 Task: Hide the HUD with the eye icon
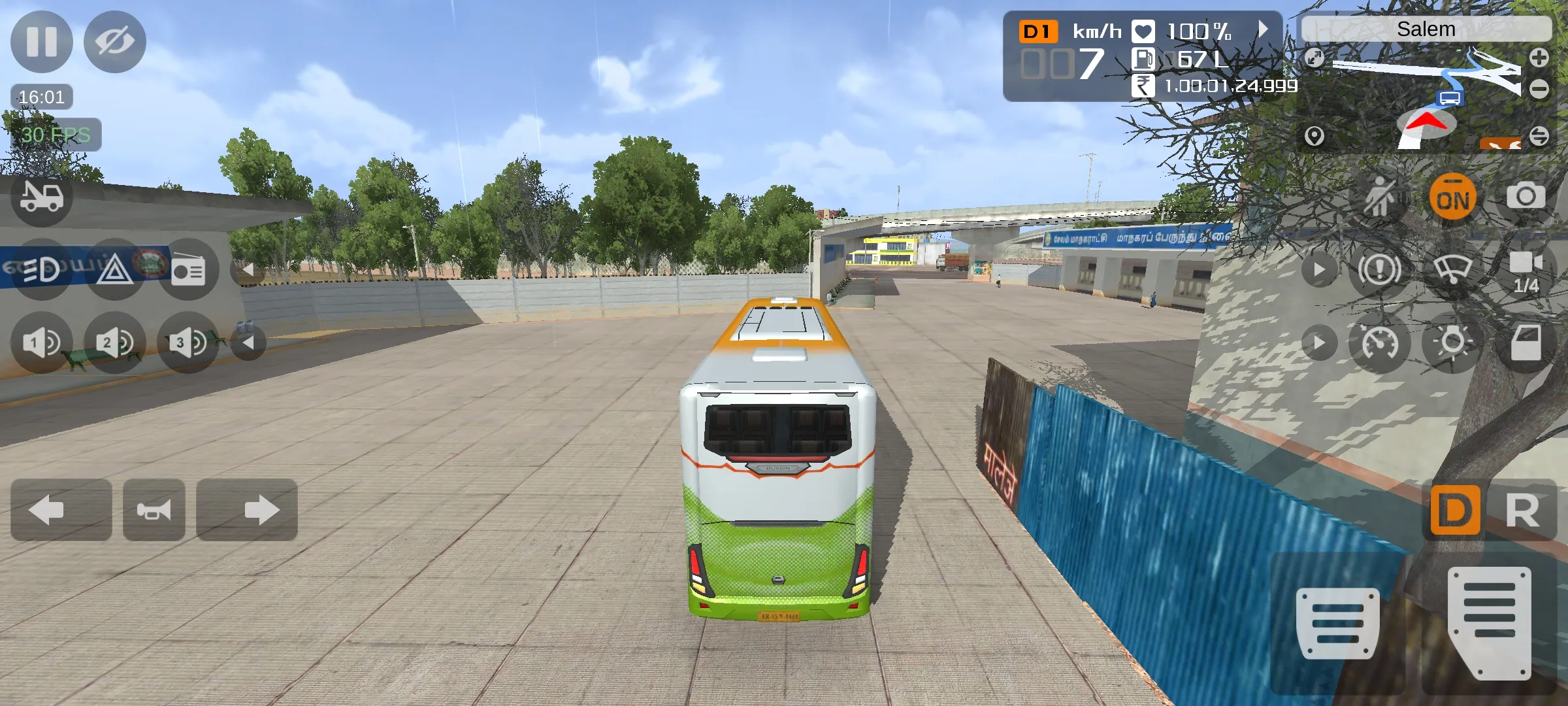[115, 42]
